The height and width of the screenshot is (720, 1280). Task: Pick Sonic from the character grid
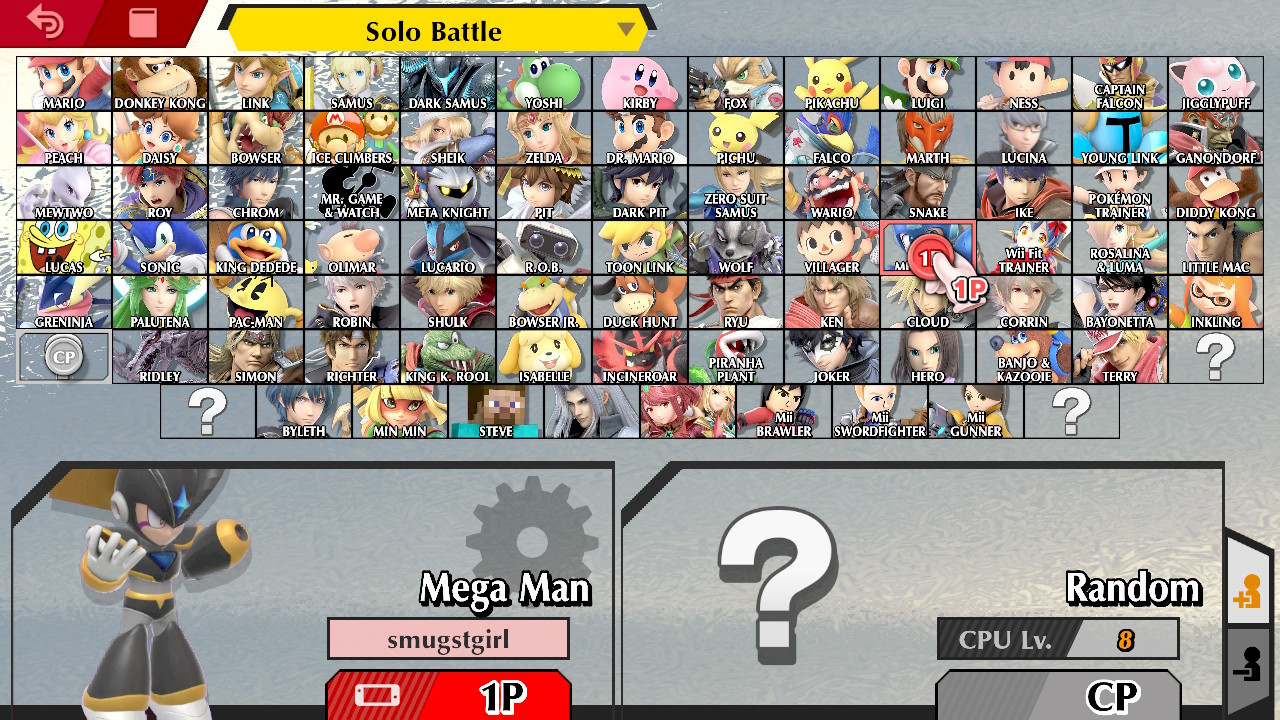pyautogui.click(x=159, y=247)
